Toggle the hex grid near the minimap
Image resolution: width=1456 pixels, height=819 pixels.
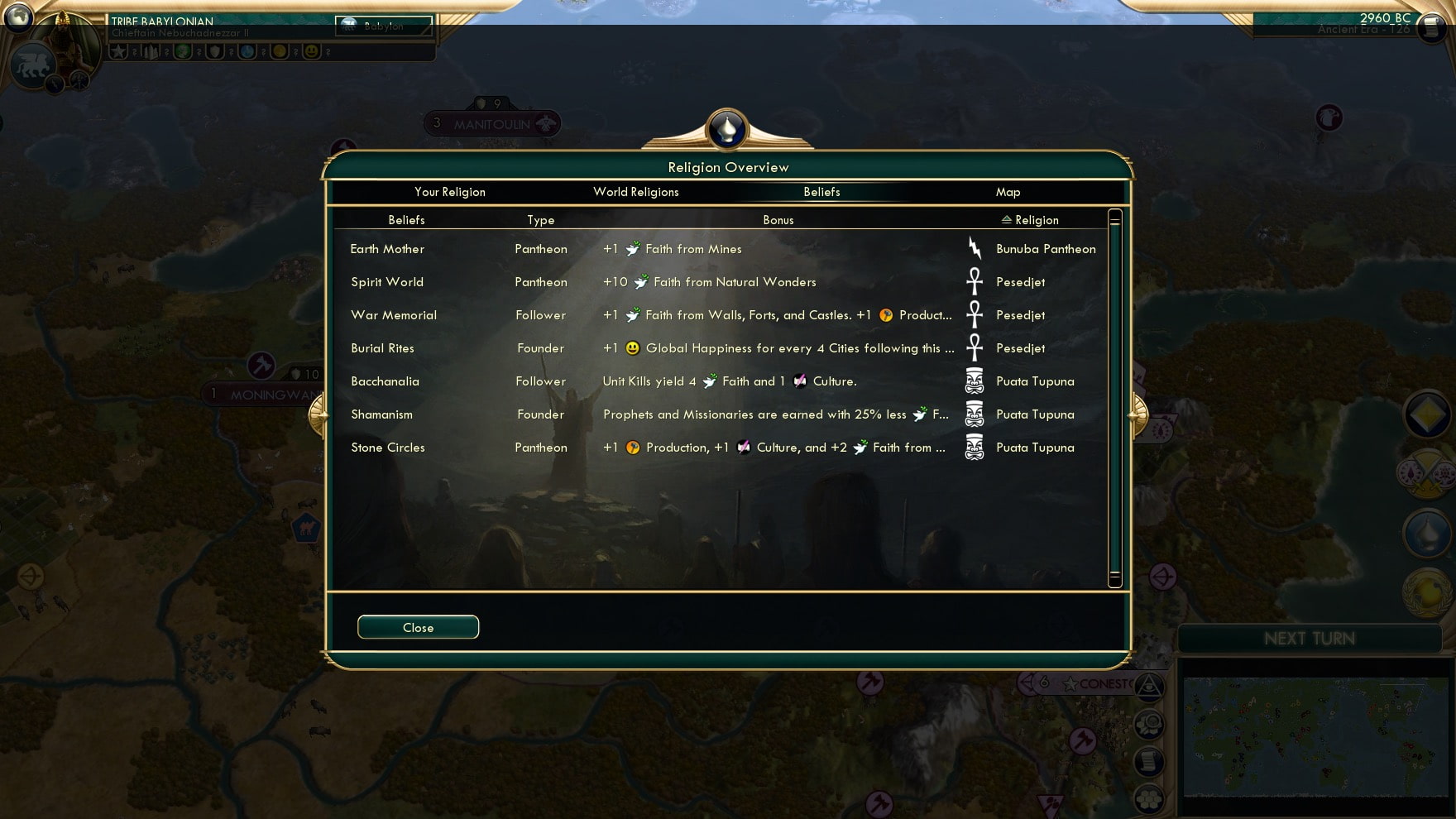[x=1149, y=797]
